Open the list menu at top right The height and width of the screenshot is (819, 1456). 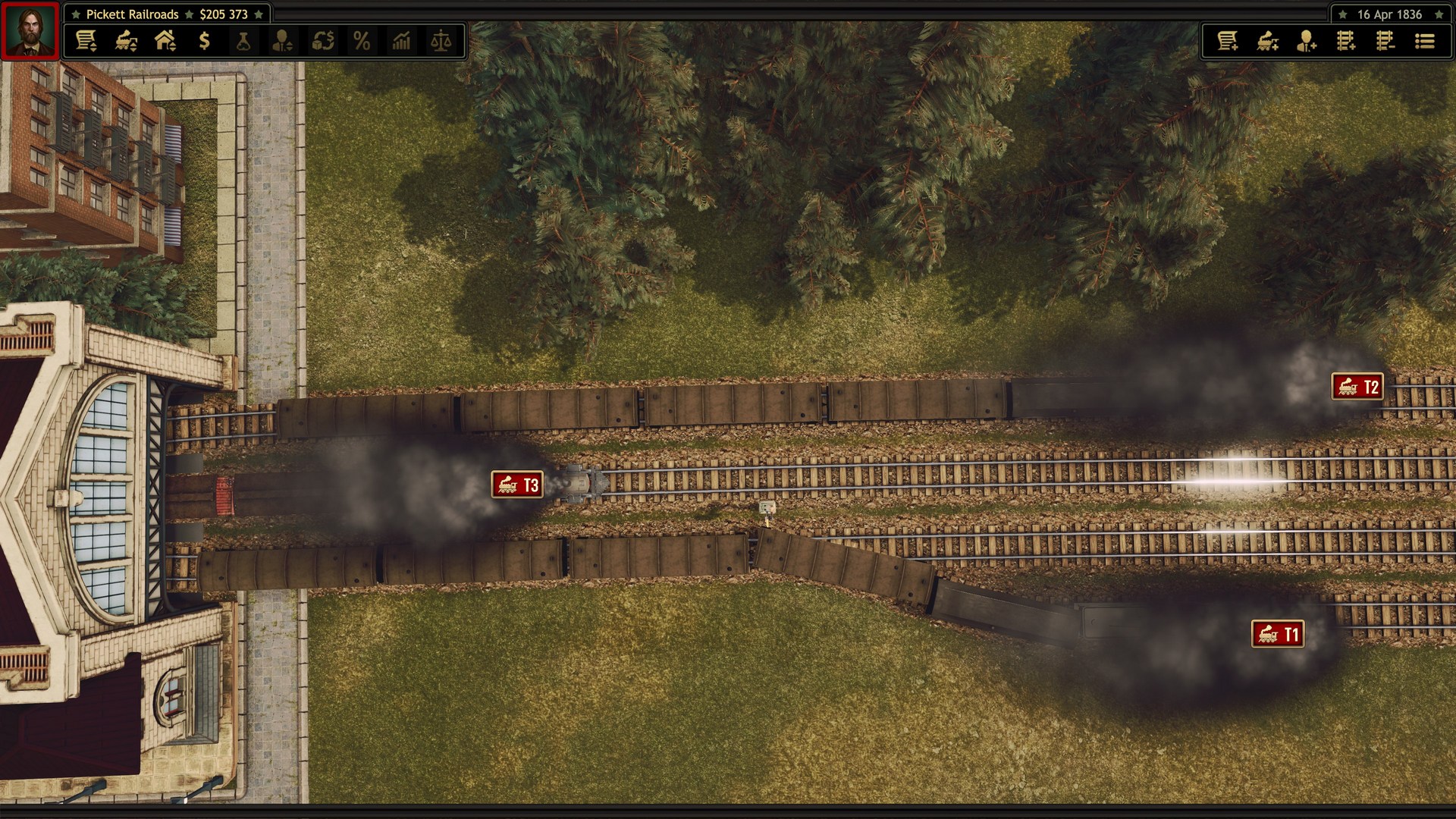1426,42
